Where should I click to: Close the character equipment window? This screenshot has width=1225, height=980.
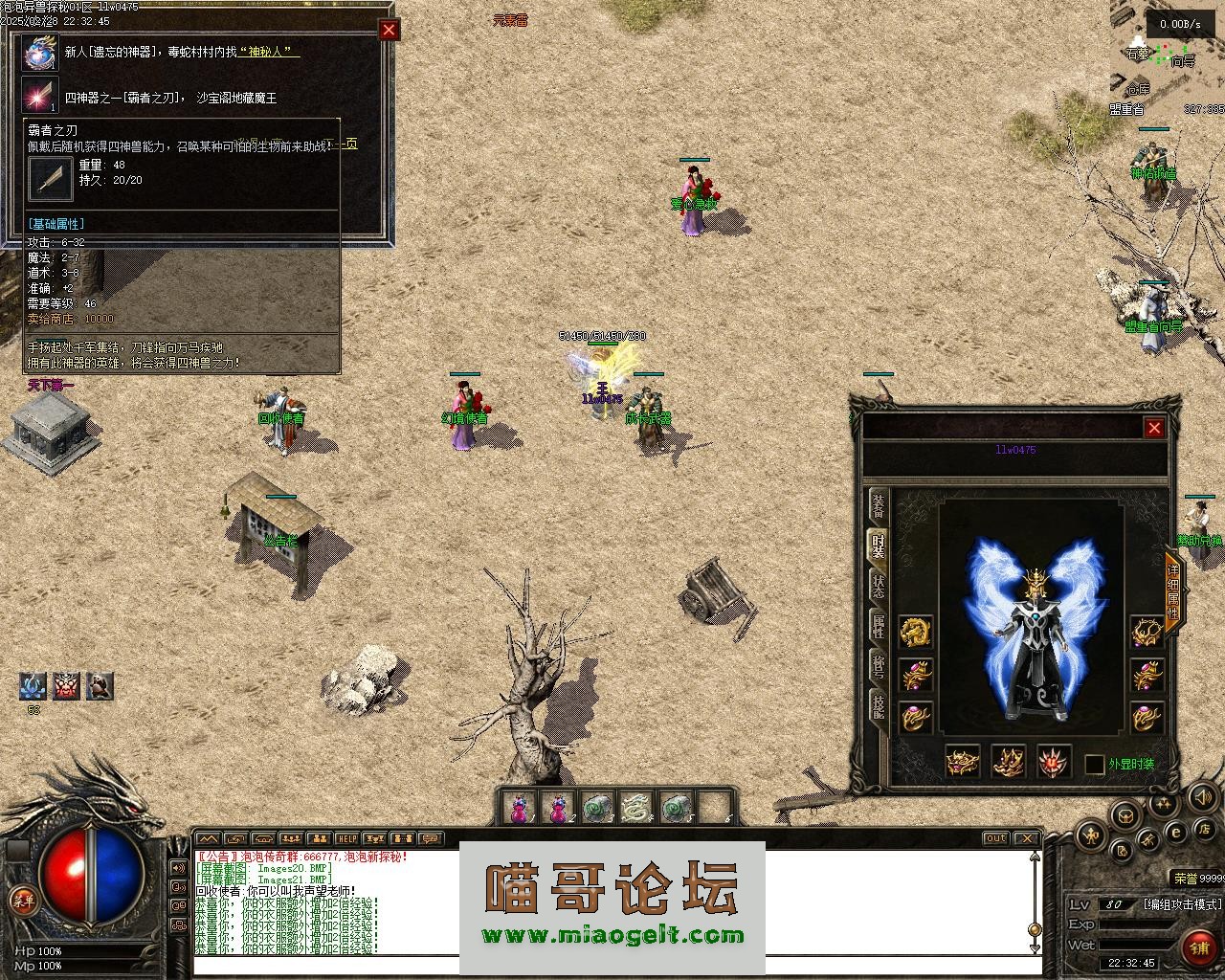1154,428
